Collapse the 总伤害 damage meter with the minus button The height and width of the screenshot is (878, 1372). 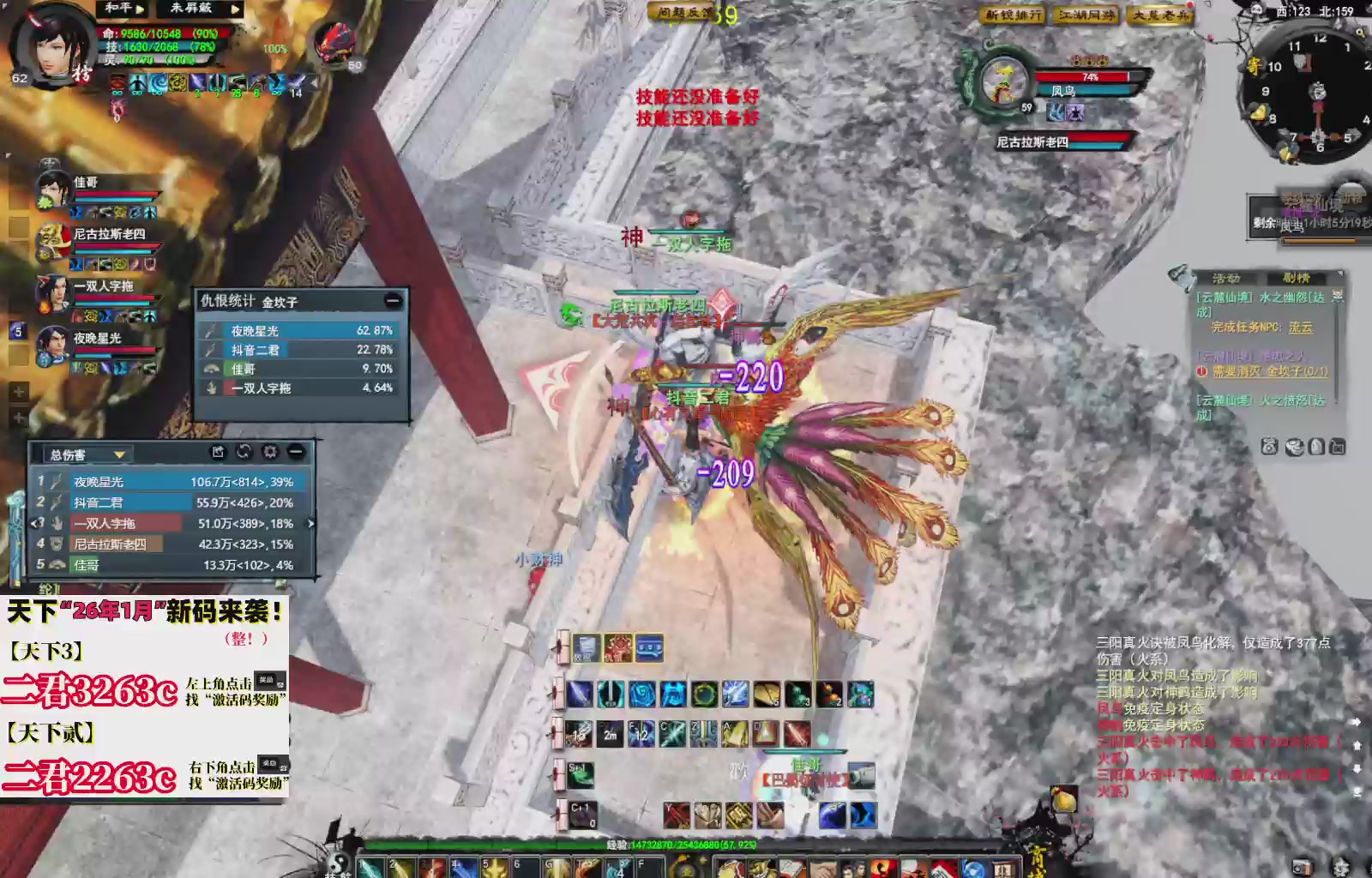coord(294,452)
